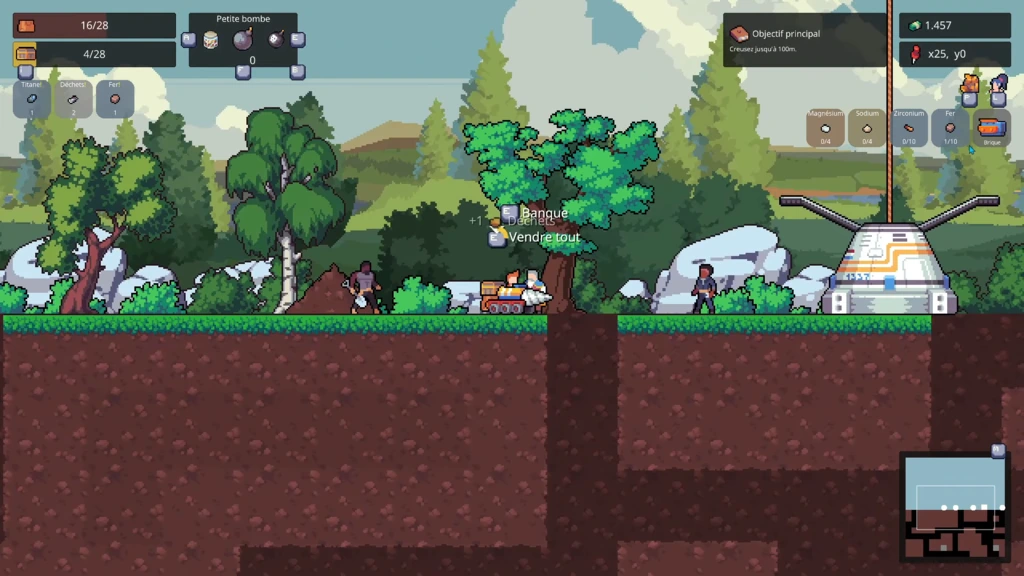Screen dimensions: 1024x576
Task: Click the Déchets resource slot
Action: pyautogui.click(x=73, y=99)
